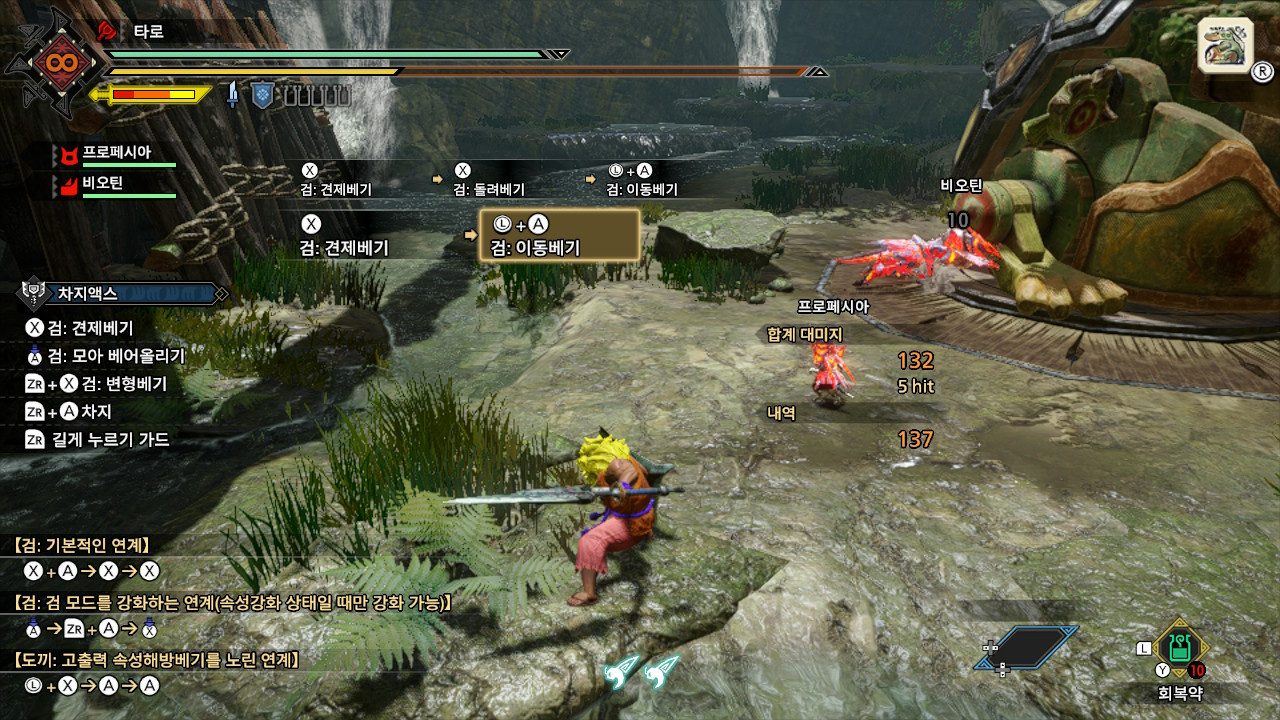Click the sword icon beside sharpness gauge
Viewport: 1280px width, 720px height.
[233, 95]
